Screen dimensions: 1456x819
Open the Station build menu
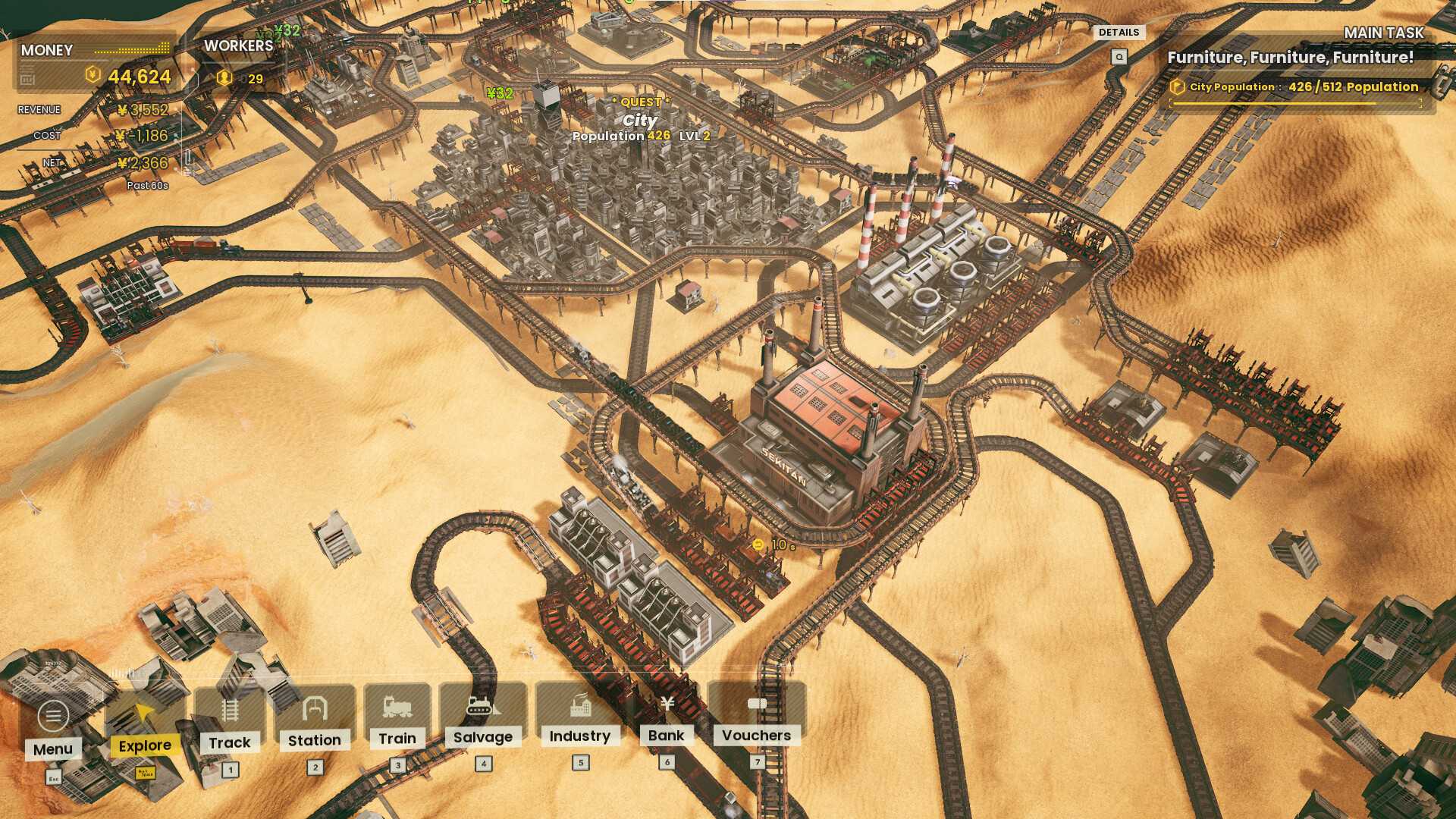(x=315, y=720)
